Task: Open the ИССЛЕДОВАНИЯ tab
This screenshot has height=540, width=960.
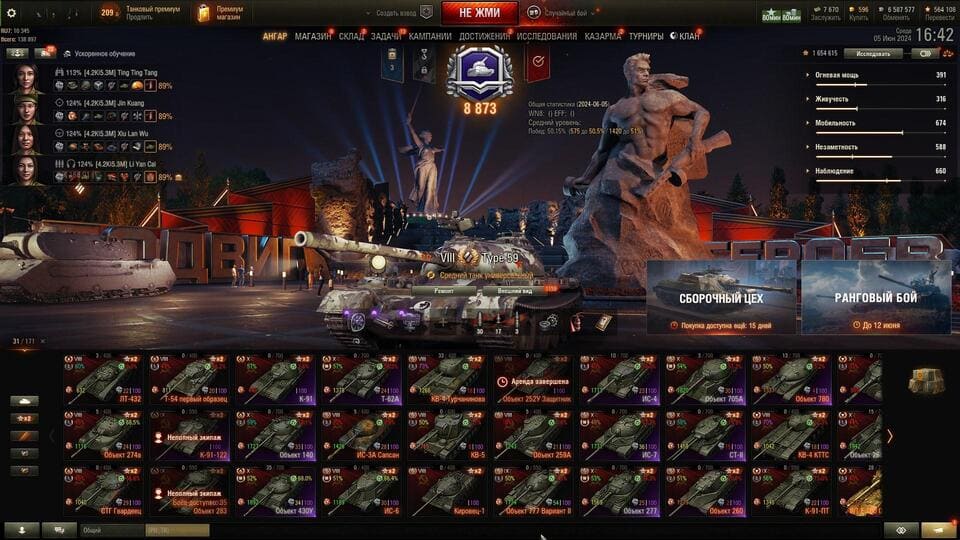Action: point(546,37)
